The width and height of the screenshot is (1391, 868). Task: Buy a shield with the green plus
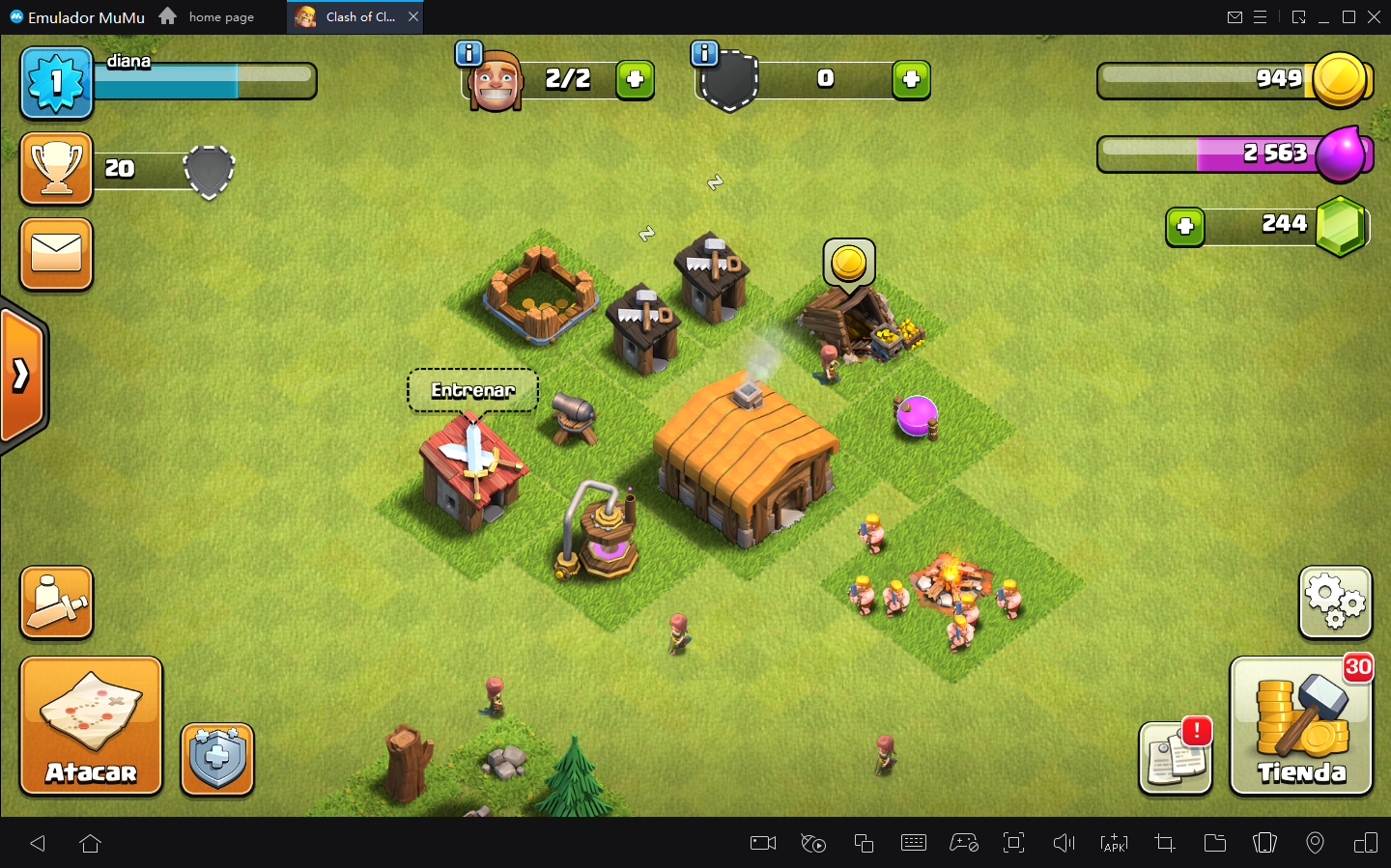[911, 80]
